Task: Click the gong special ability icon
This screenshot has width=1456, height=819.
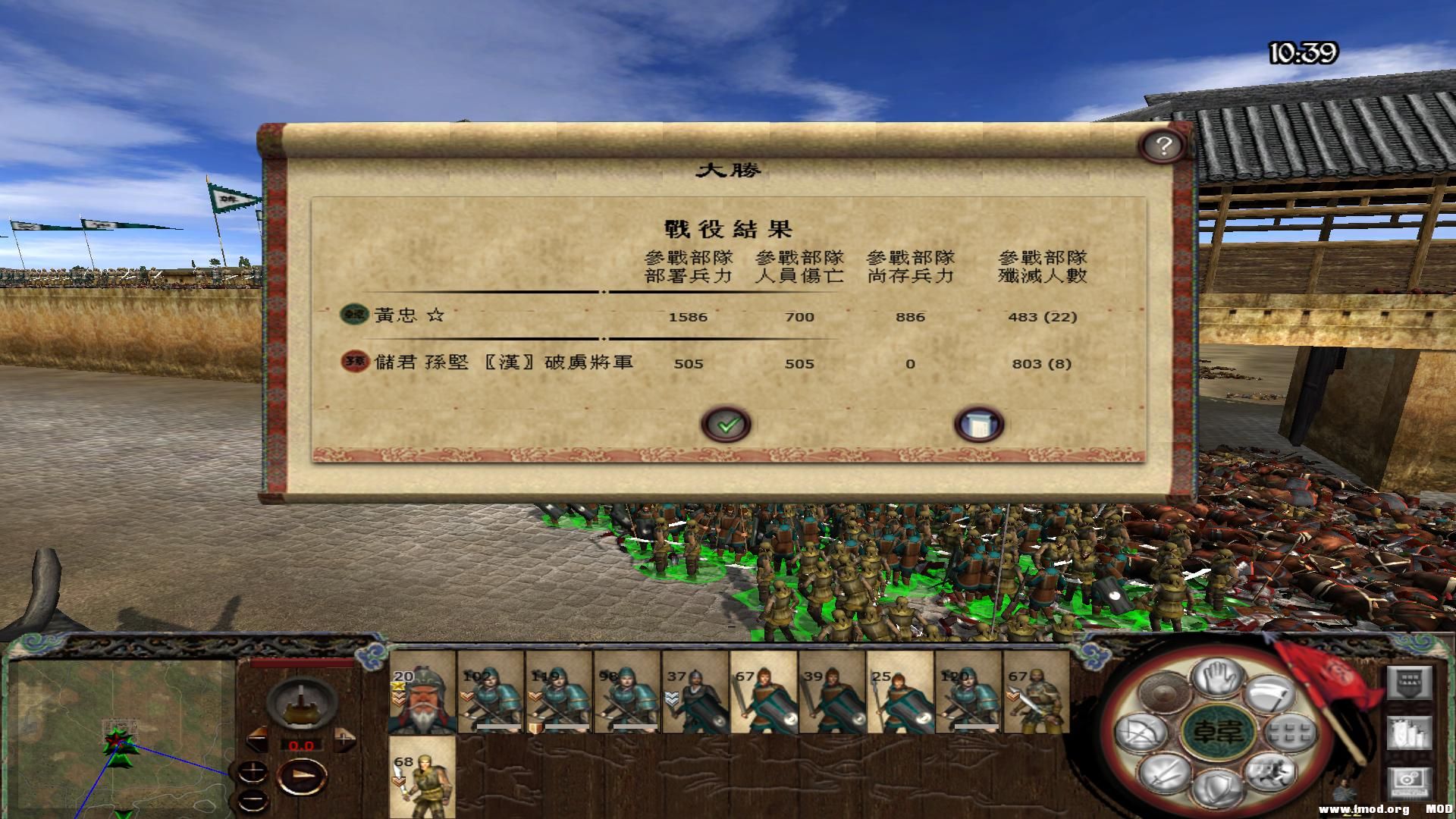Action: (x=1164, y=692)
